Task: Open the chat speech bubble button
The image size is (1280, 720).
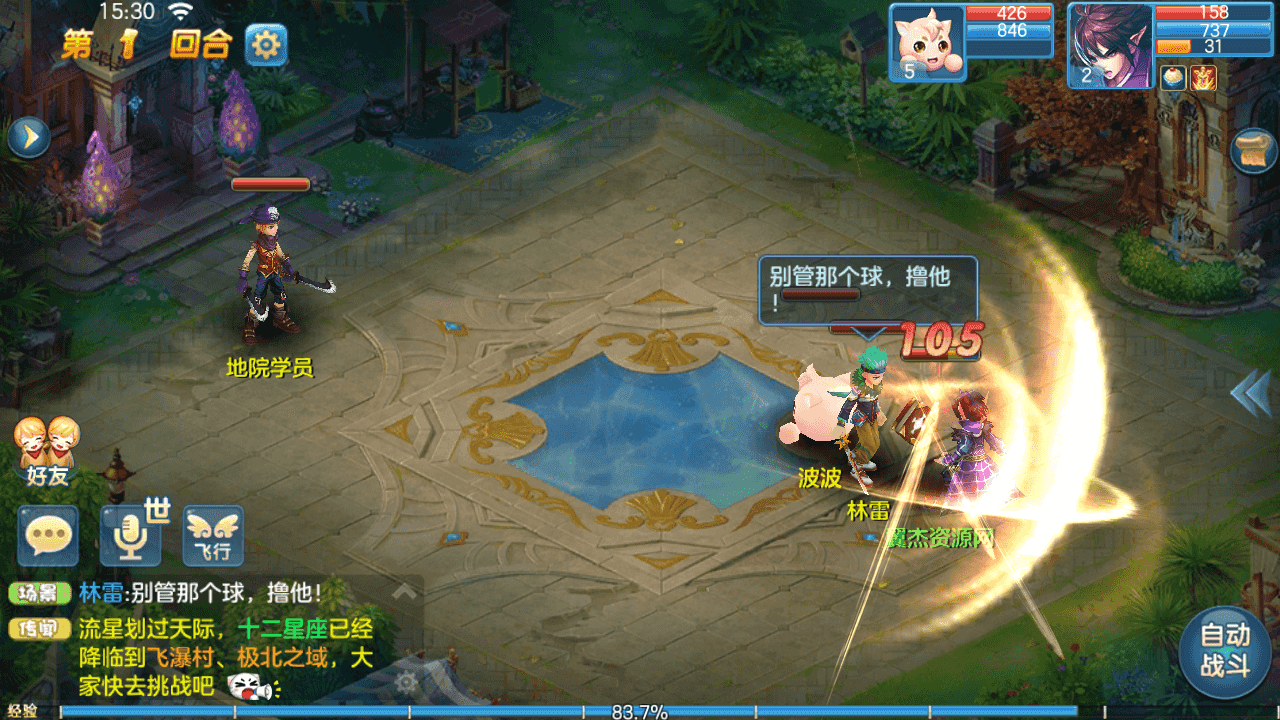Action: click(48, 535)
